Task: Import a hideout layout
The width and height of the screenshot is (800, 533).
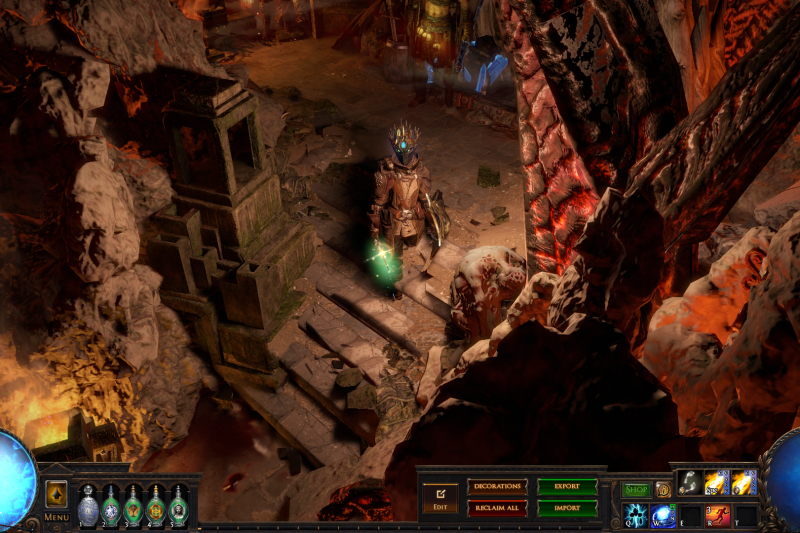Action: pyautogui.click(x=567, y=508)
